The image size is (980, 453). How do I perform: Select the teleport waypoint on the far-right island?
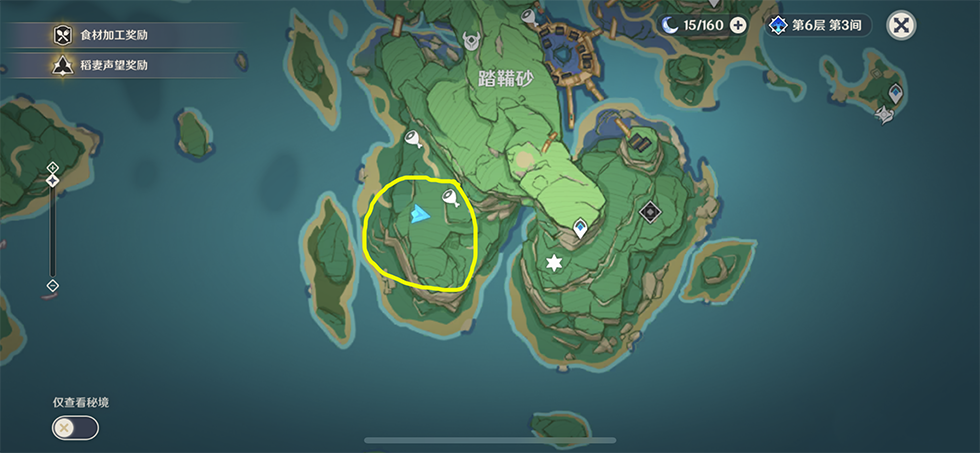pyautogui.click(x=896, y=93)
